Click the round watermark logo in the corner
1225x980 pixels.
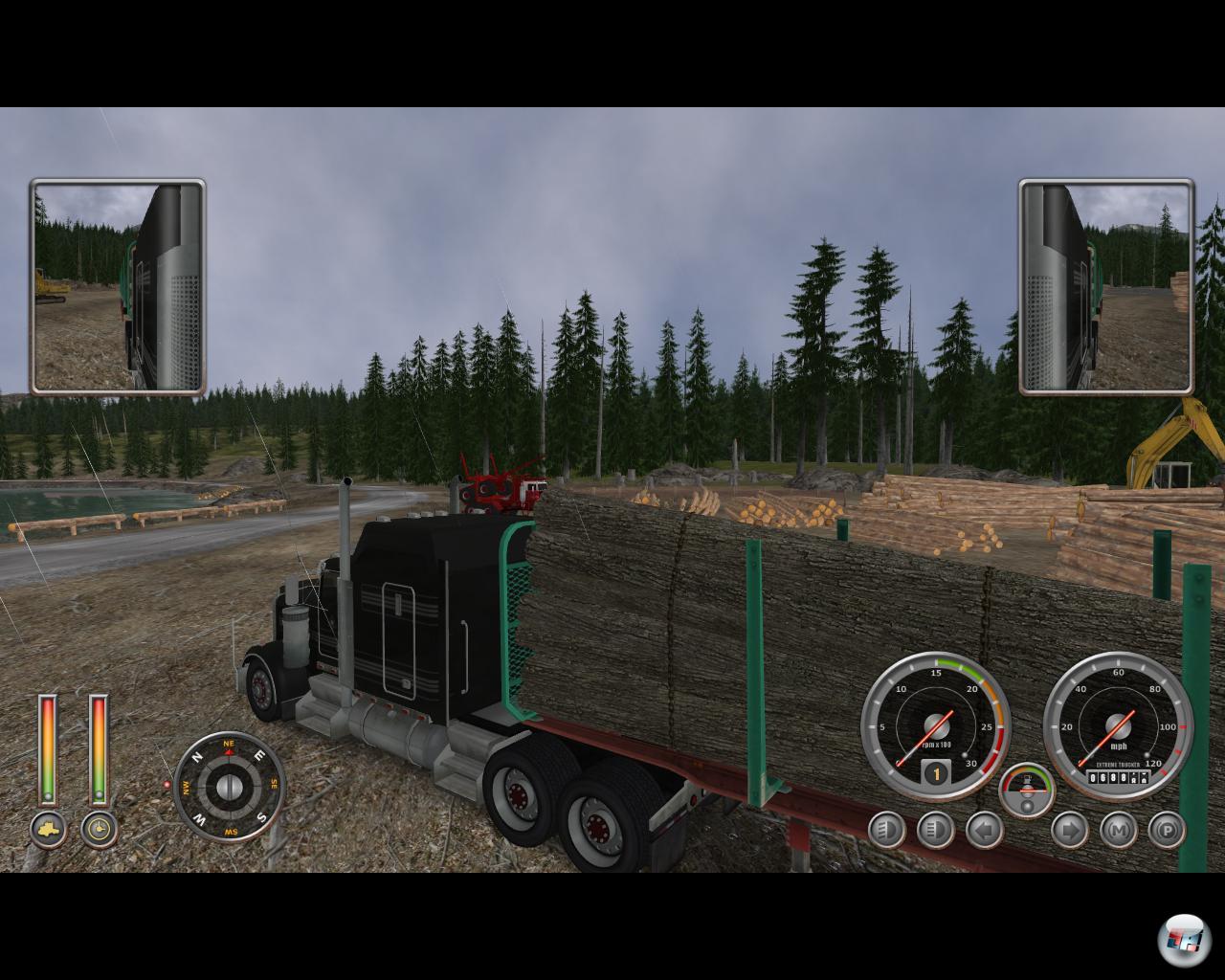coord(1184,940)
